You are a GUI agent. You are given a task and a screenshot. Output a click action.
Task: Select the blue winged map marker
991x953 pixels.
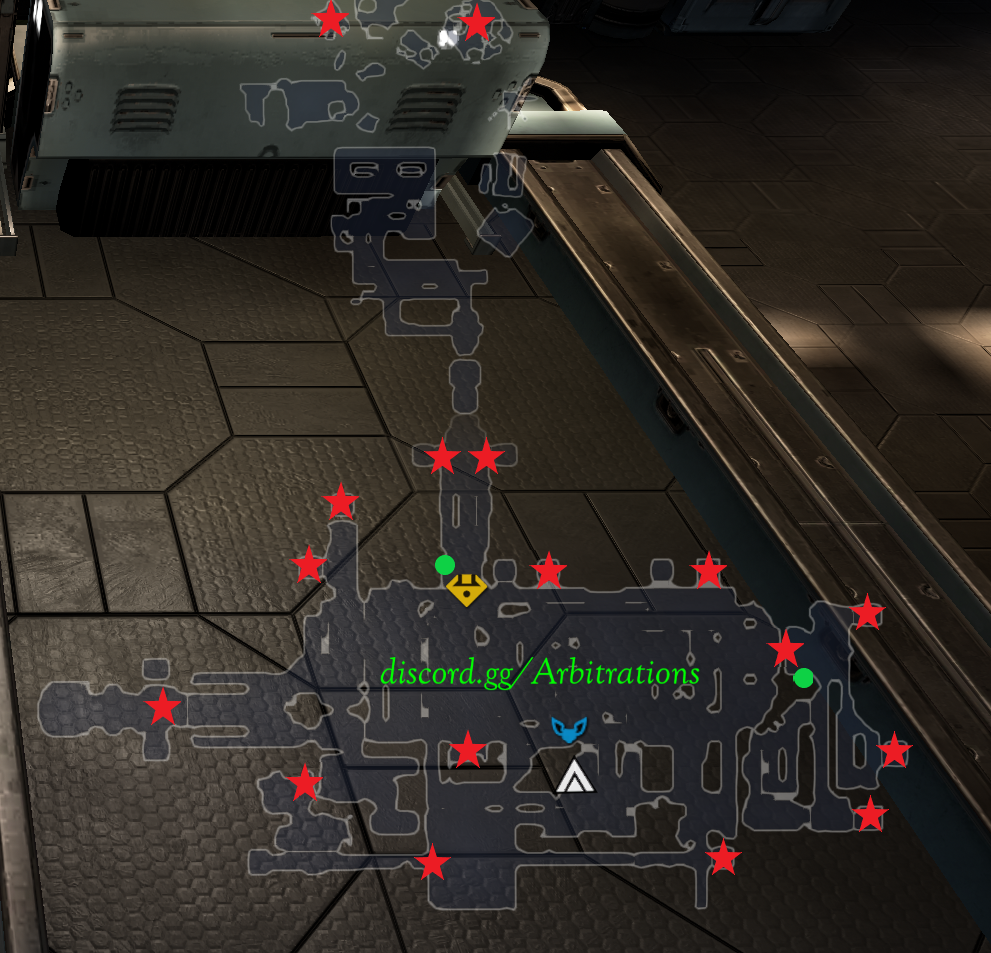pos(568,729)
